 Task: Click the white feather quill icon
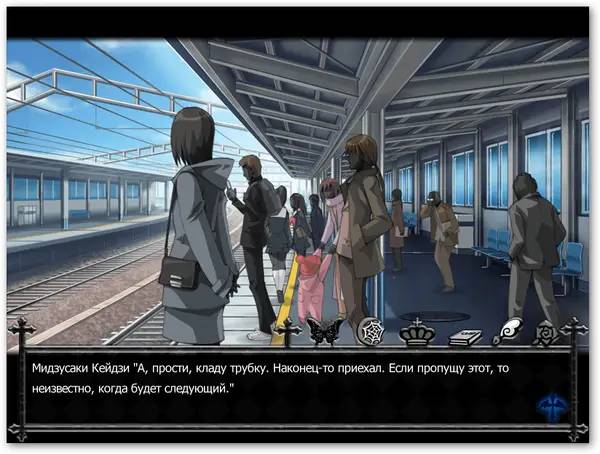click(508, 331)
